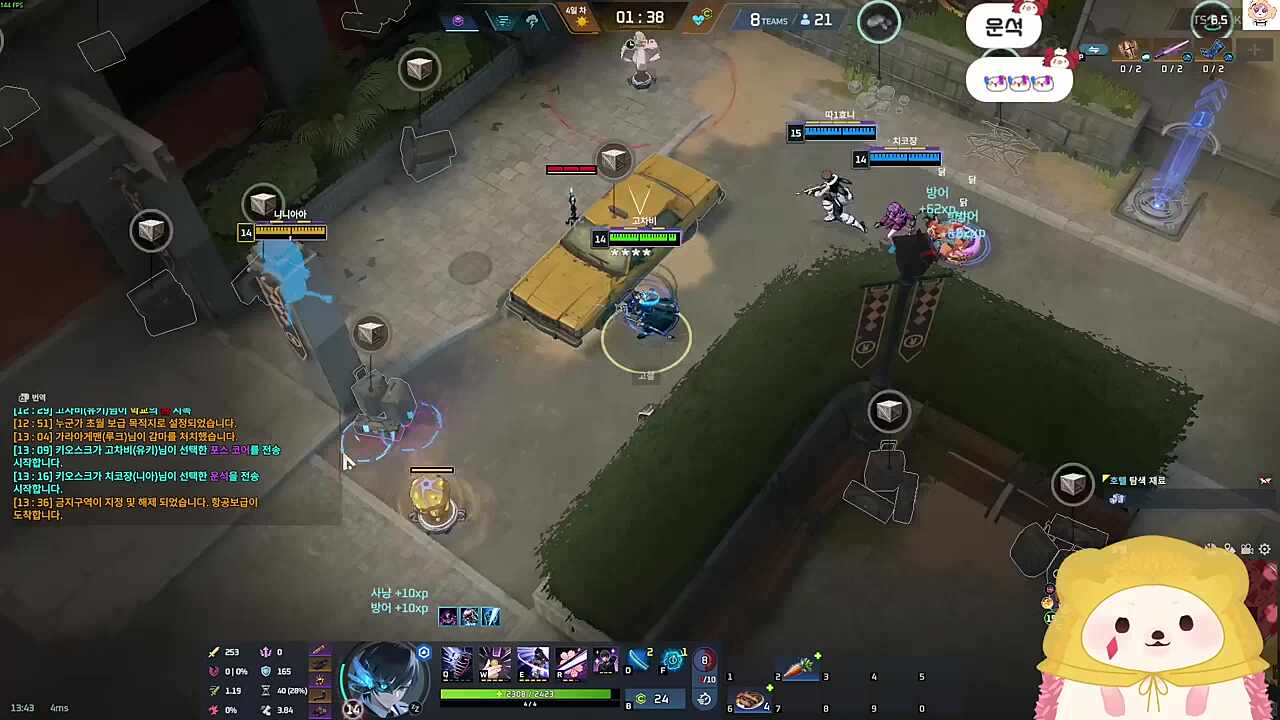Viewport: 1280px width, 720px height.
Task: Toggle the storm weather indicator at top
Action: tap(533, 20)
